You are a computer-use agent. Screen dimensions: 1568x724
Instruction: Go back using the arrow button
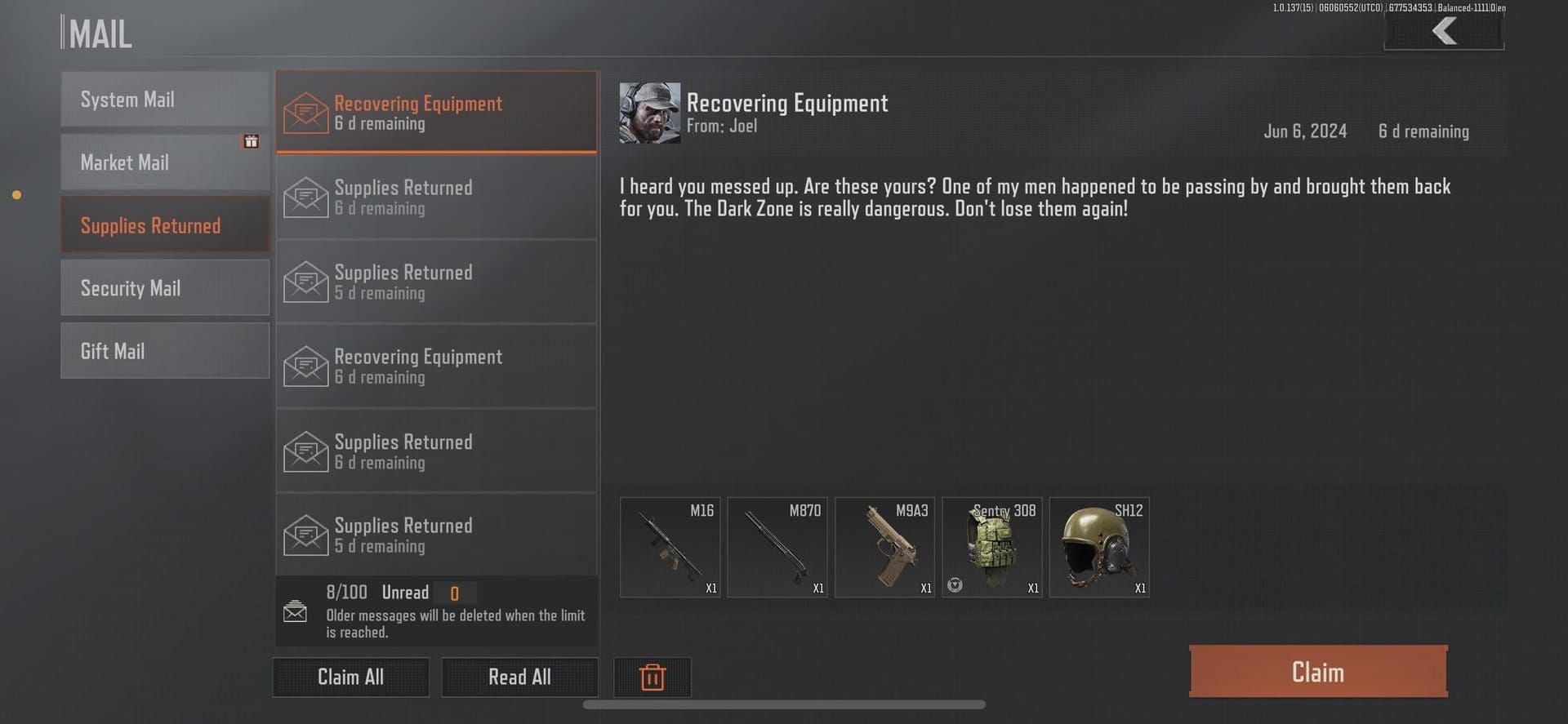pyautogui.click(x=1444, y=32)
